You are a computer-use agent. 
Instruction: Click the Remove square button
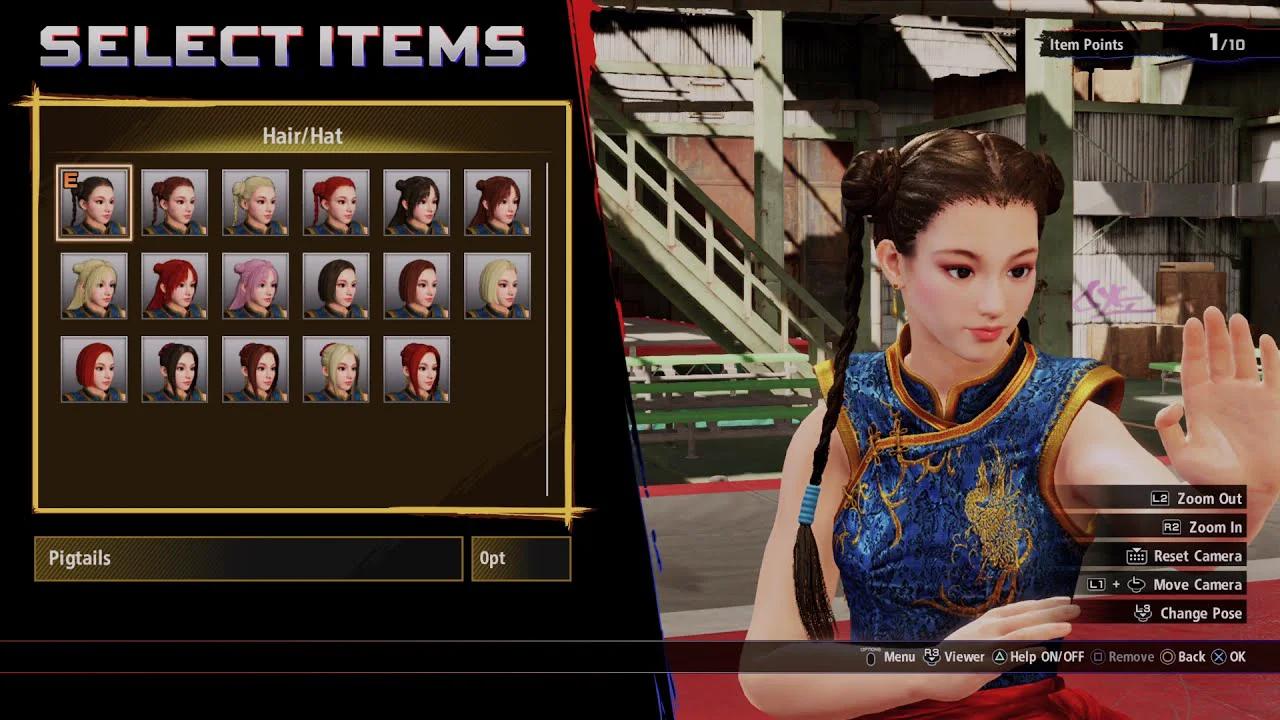coord(1097,656)
